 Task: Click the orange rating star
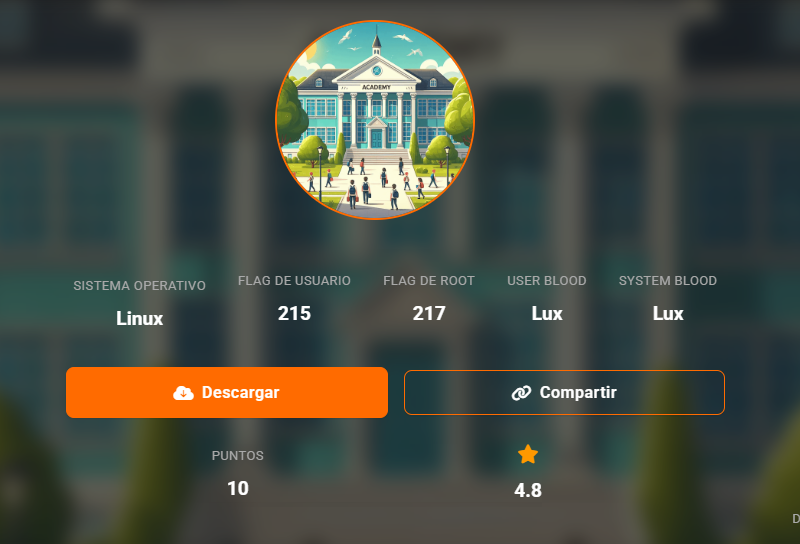coord(528,455)
